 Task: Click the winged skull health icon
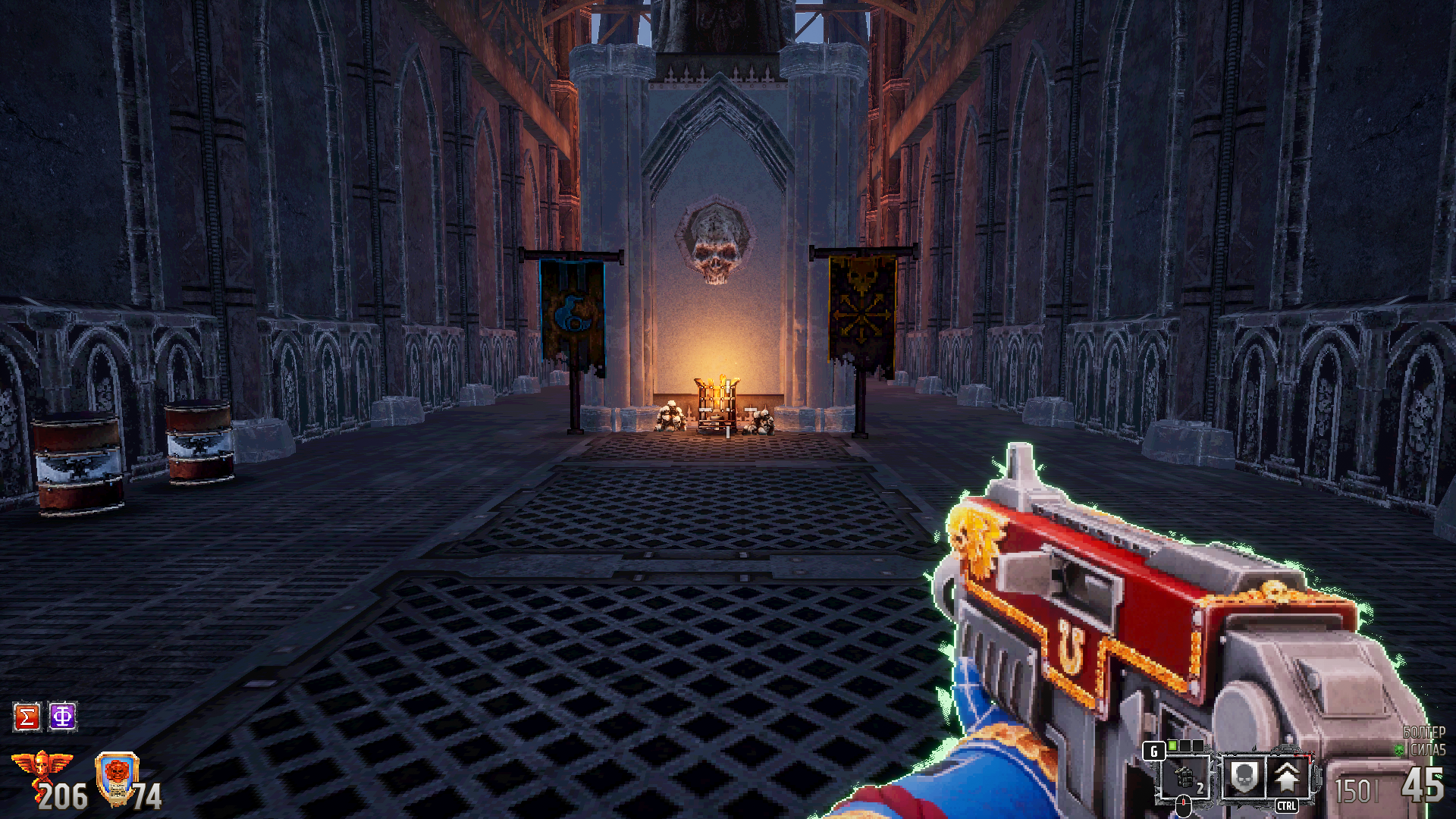[42, 767]
